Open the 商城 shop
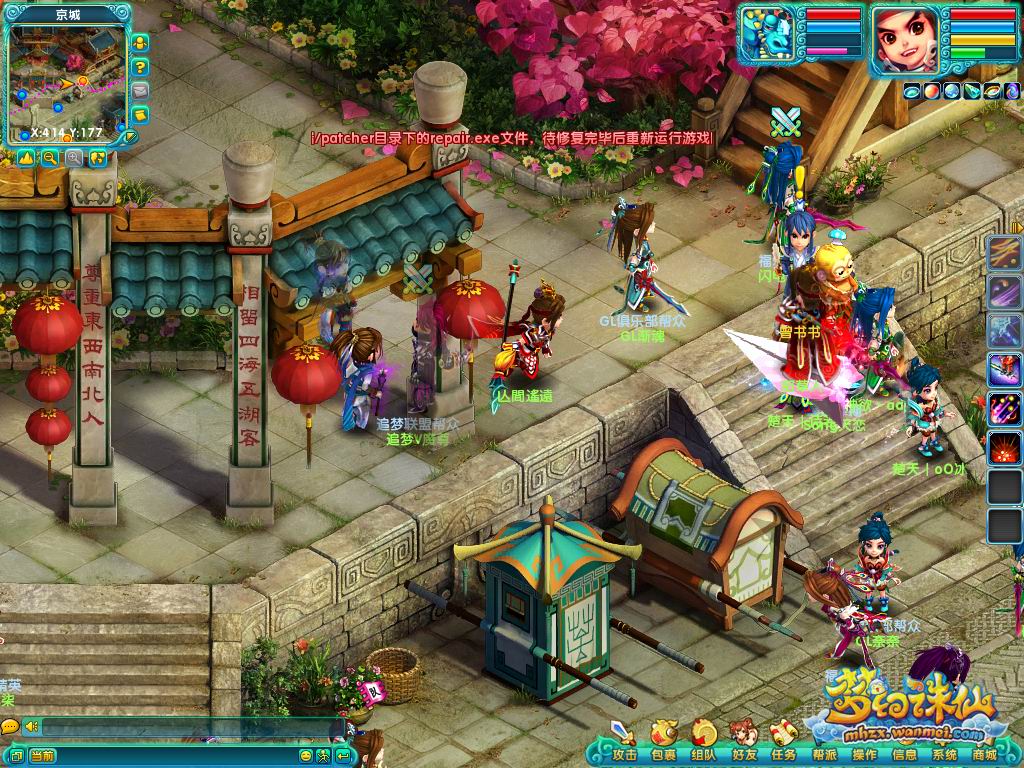 click(984, 755)
